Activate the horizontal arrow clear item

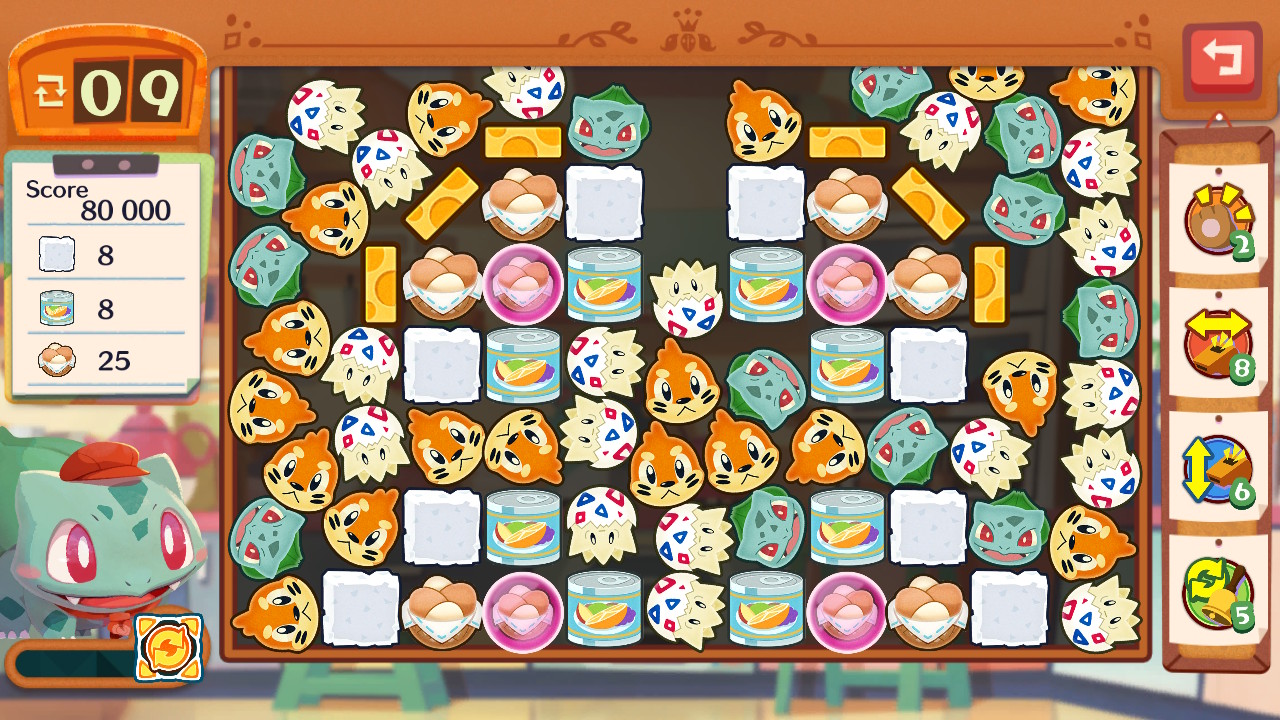1217,345
